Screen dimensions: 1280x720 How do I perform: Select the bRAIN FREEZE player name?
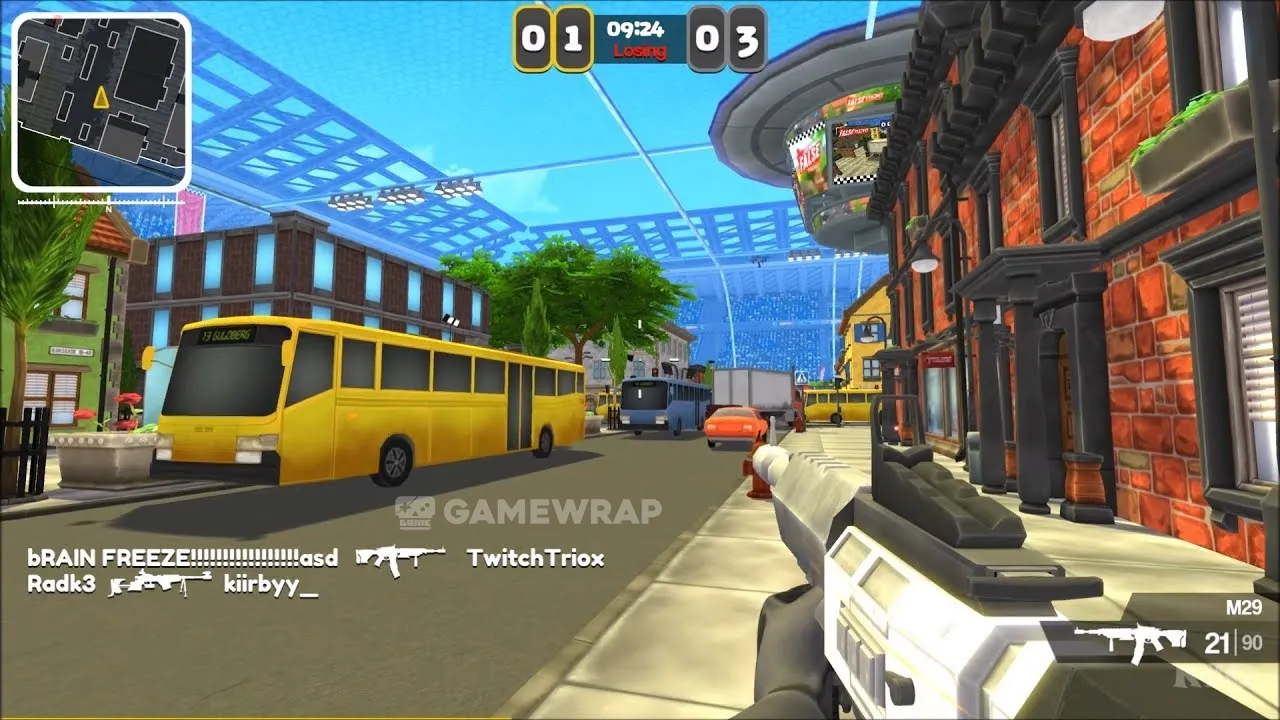pyautogui.click(x=183, y=558)
